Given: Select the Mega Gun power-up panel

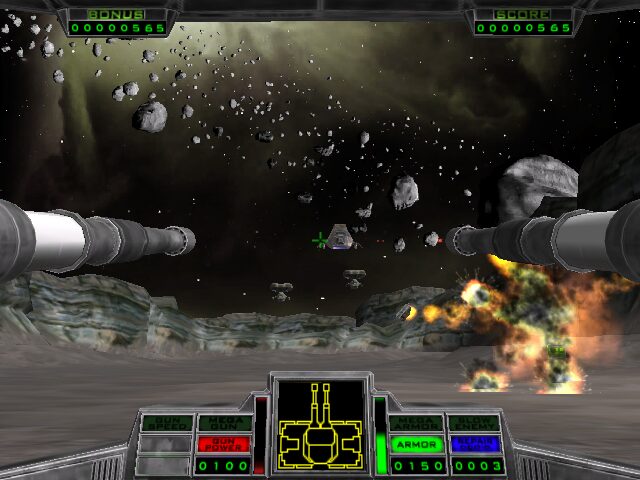Looking at the screenshot, I should 223,423.
